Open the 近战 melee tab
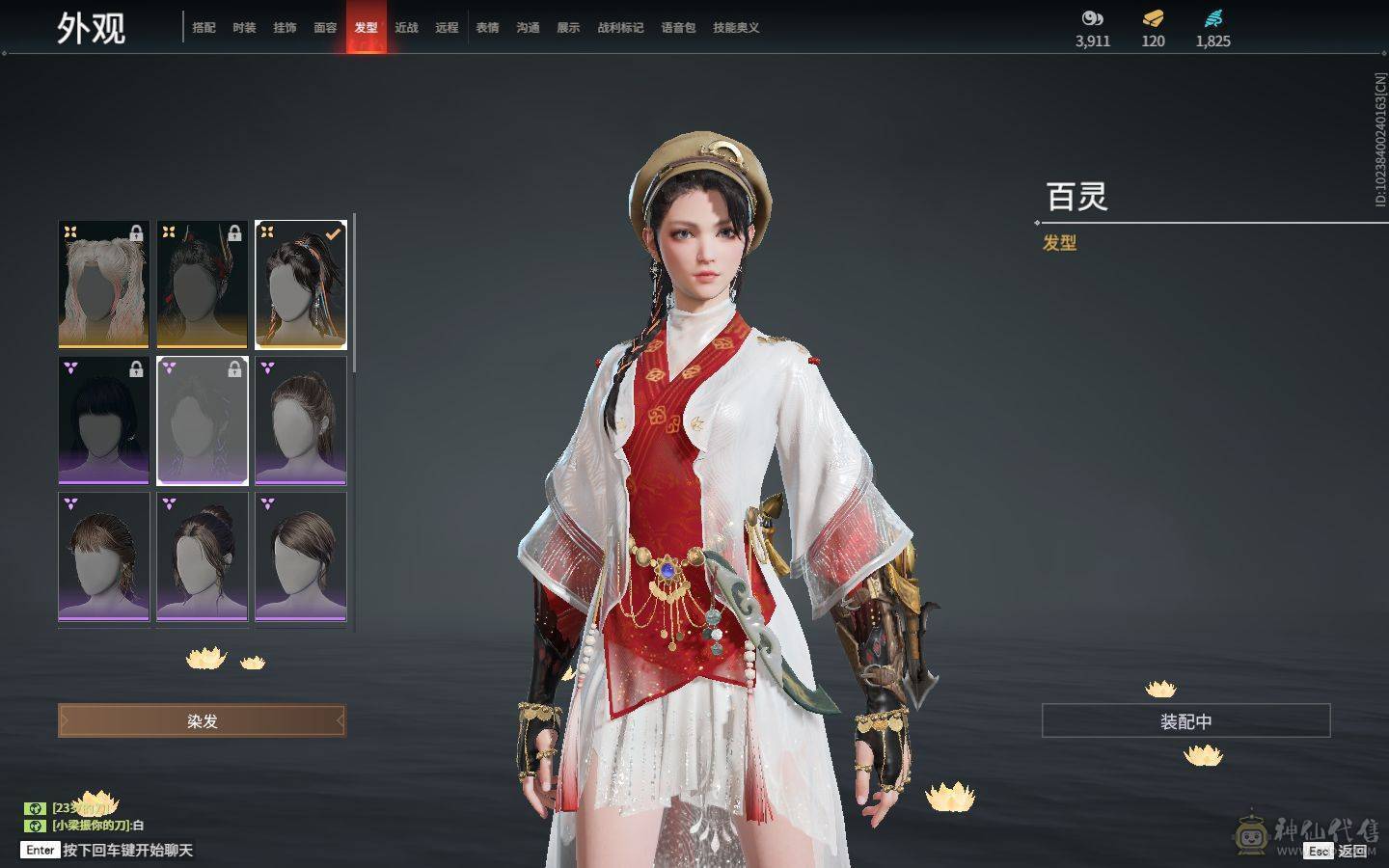 406,28
